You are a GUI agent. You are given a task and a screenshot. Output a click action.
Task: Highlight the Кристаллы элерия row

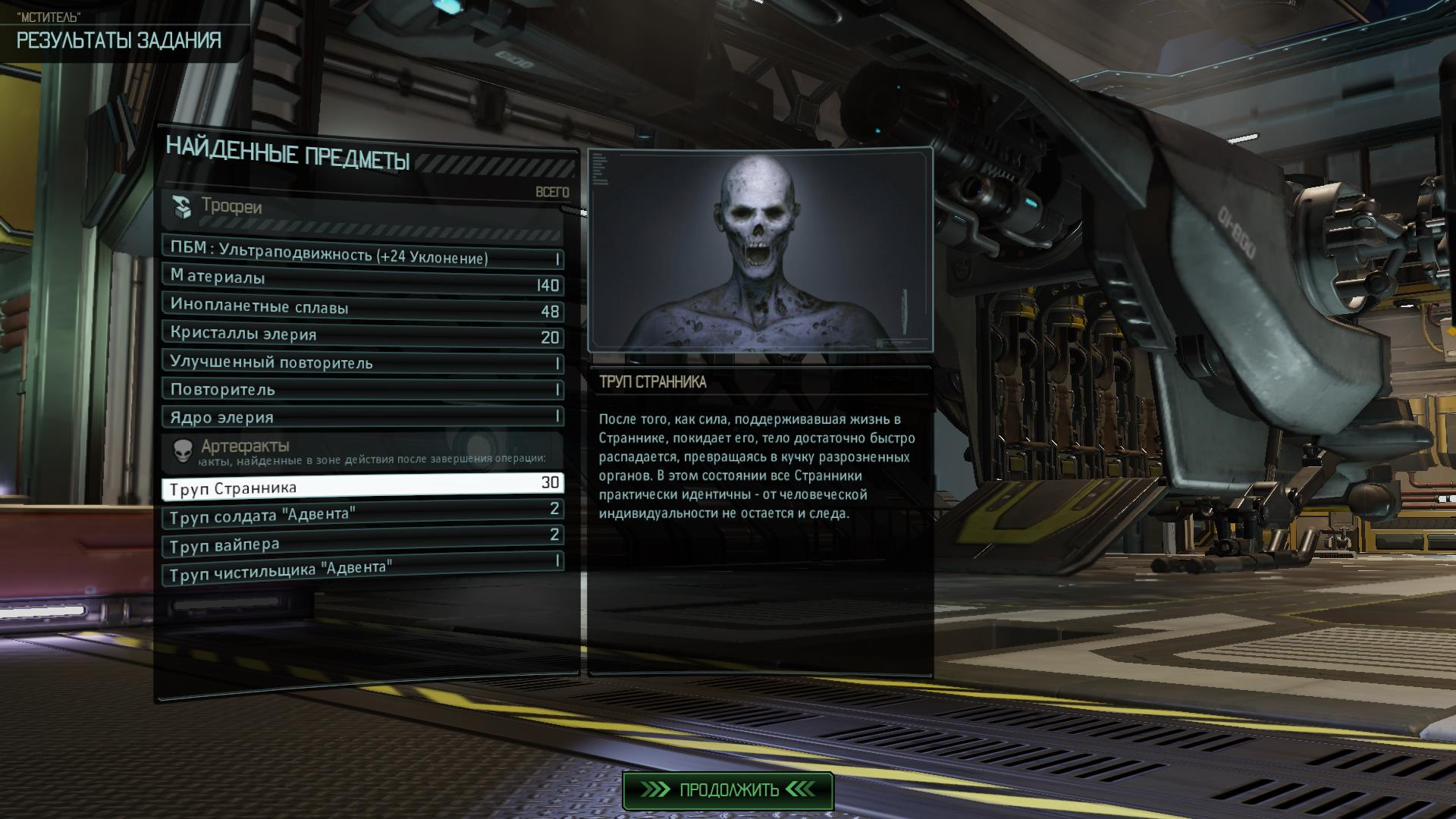coord(362,335)
